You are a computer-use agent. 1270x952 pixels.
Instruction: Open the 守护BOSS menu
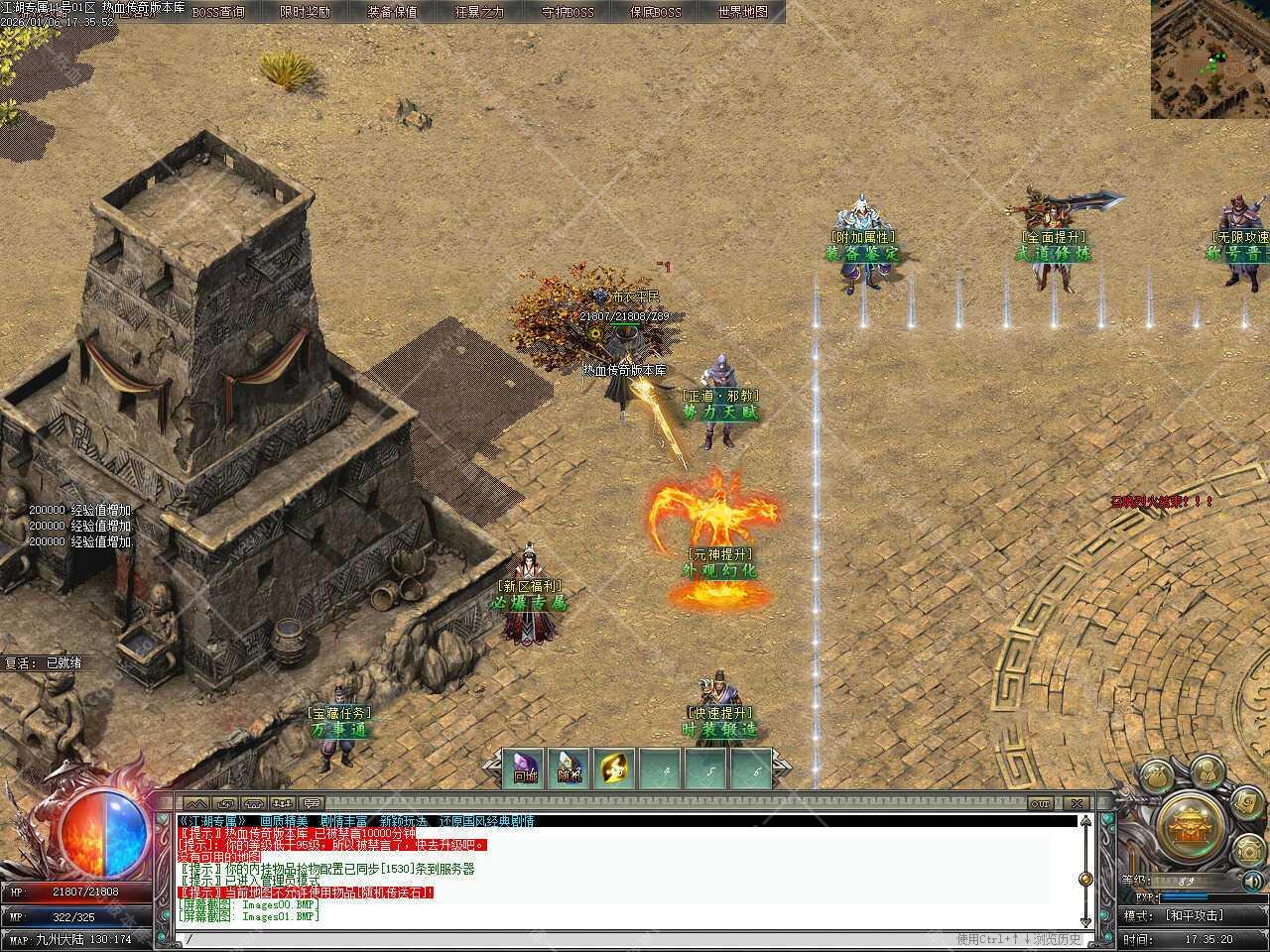click(568, 12)
